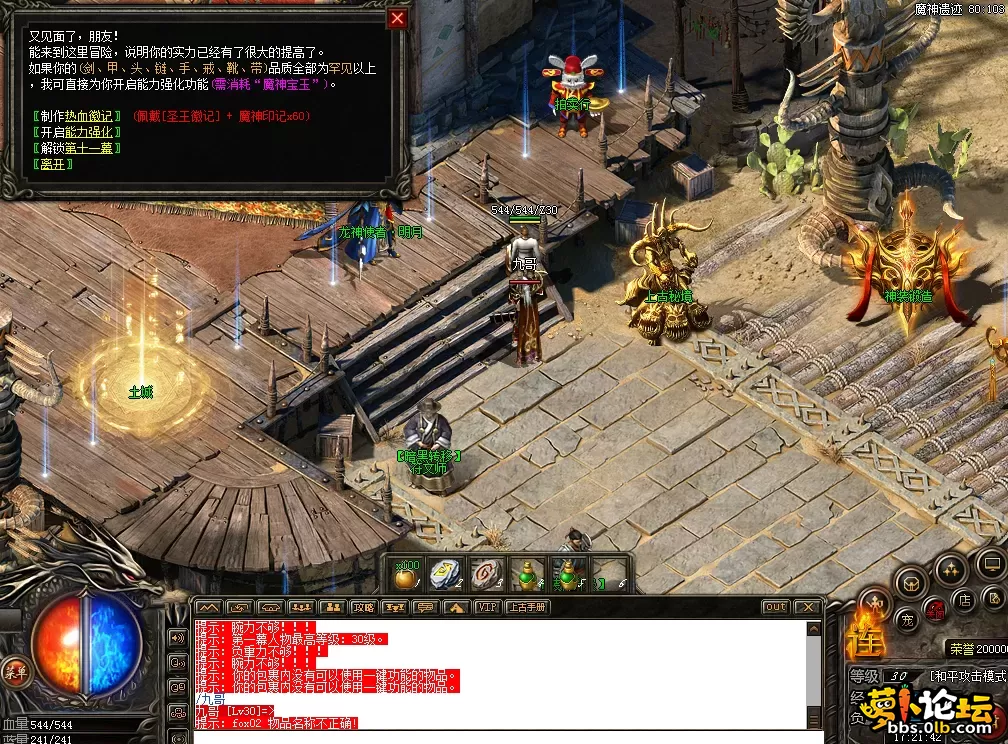Open the 攻略 guide button
1008x744 pixels.
tap(364, 607)
